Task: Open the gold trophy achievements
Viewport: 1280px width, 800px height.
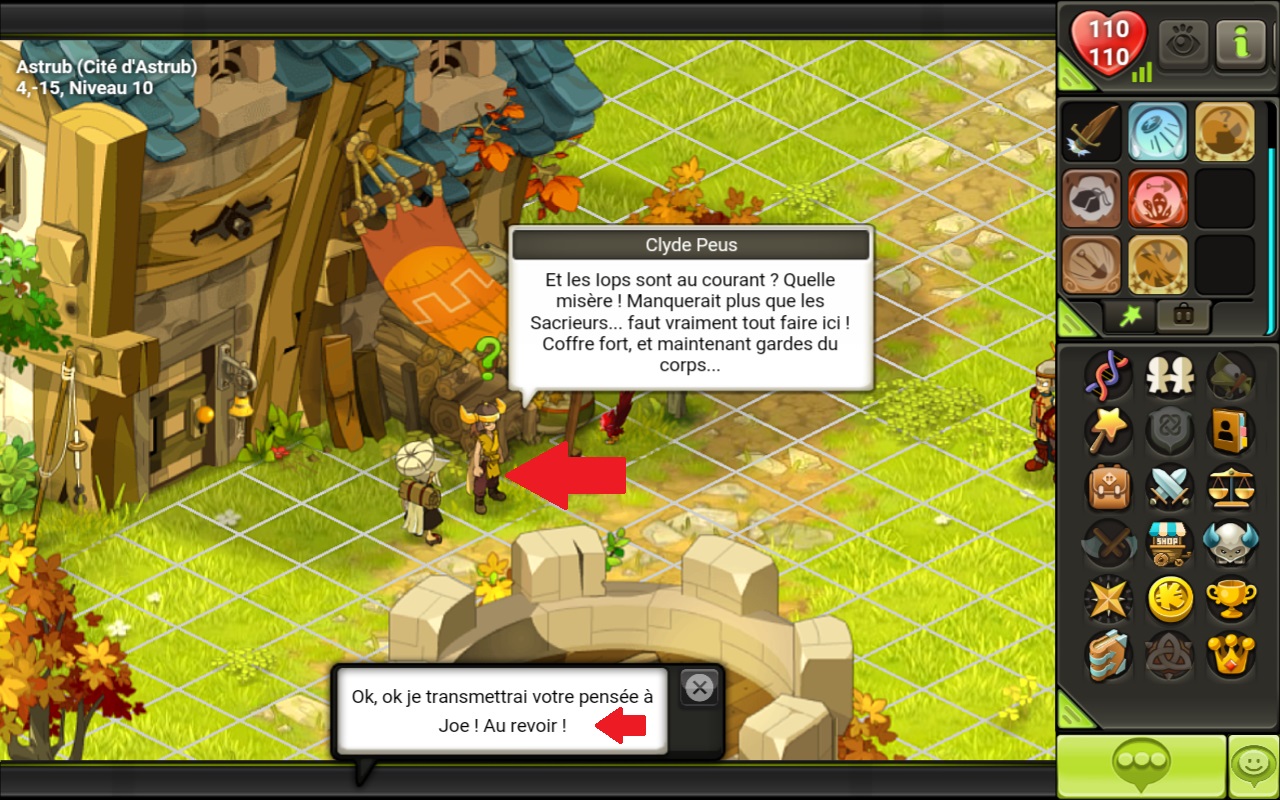Action: (1229, 599)
